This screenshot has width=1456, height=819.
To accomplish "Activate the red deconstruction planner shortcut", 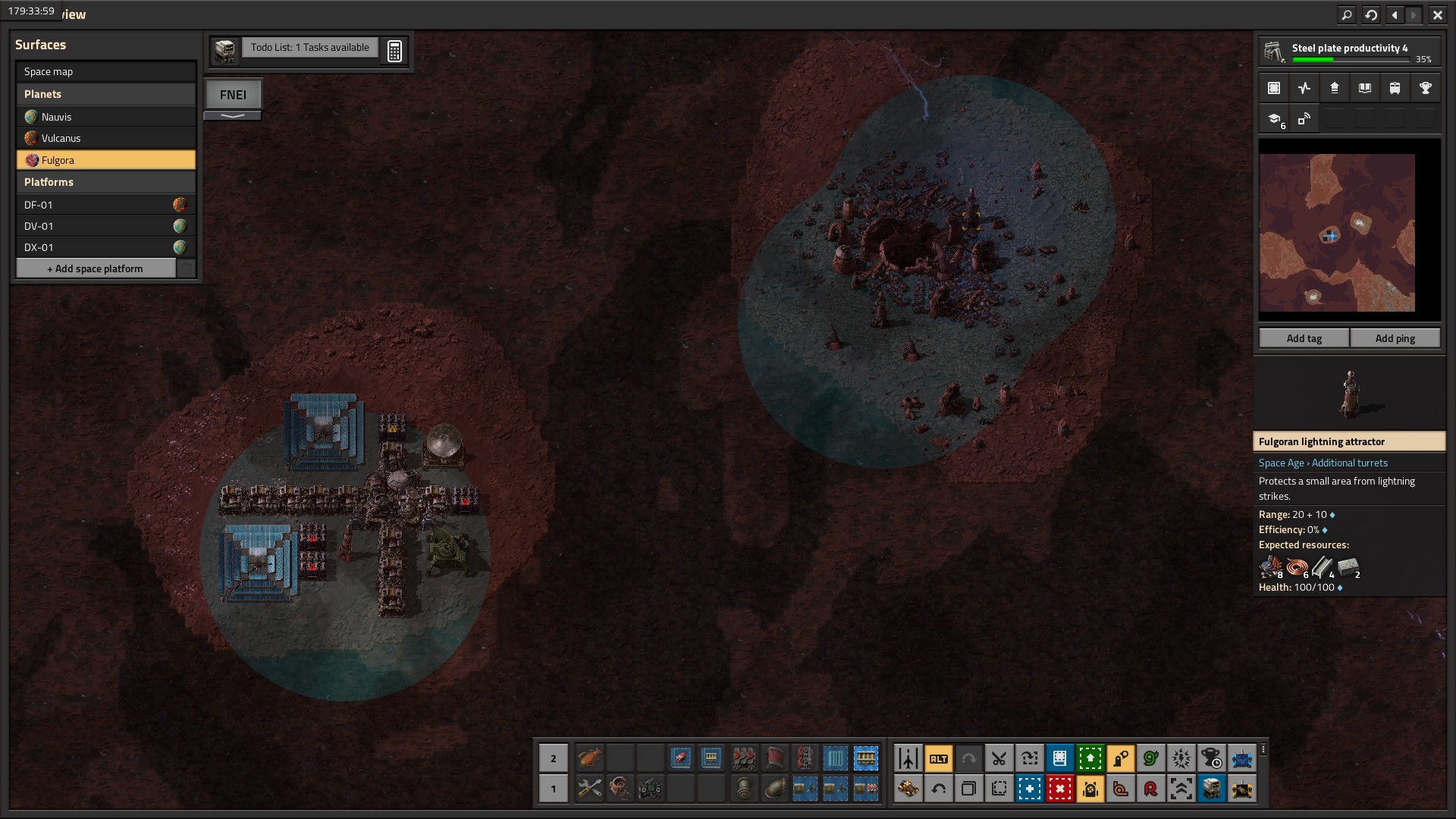I will pos(1059,789).
